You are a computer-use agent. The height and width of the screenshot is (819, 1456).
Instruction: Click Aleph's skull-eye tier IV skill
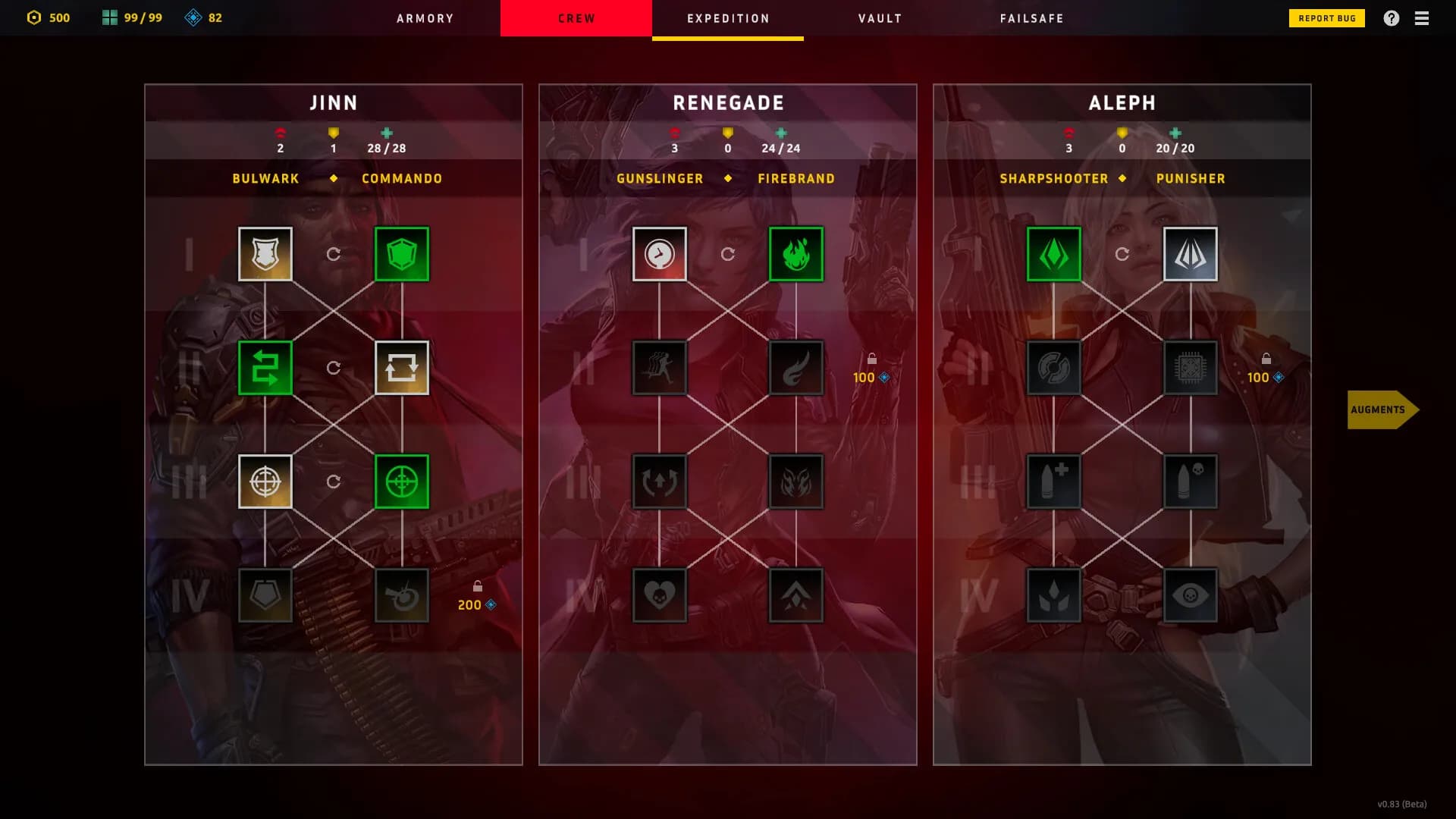tap(1190, 595)
